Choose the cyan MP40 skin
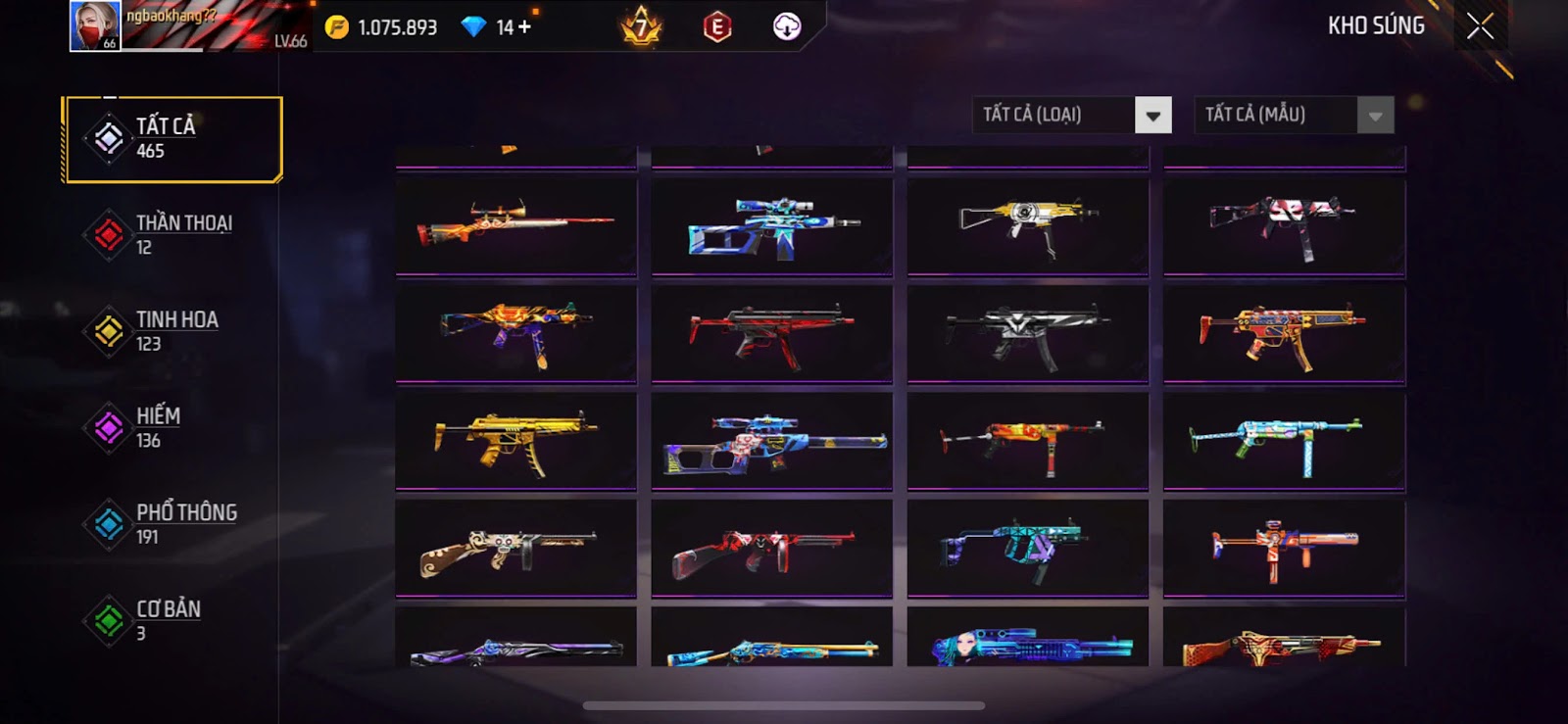The width and height of the screenshot is (1568, 724). coord(1284,441)
